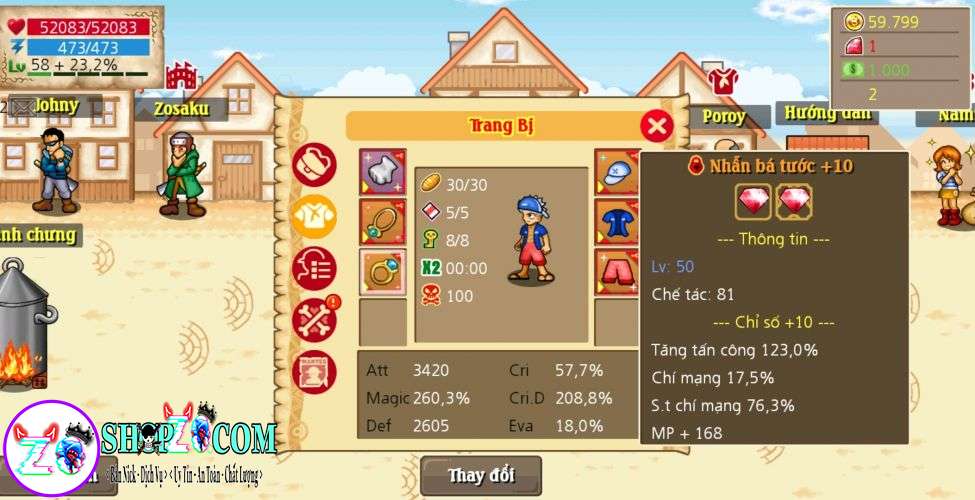
Task: Select the white glove equipment slot
Action: (382, 173)
